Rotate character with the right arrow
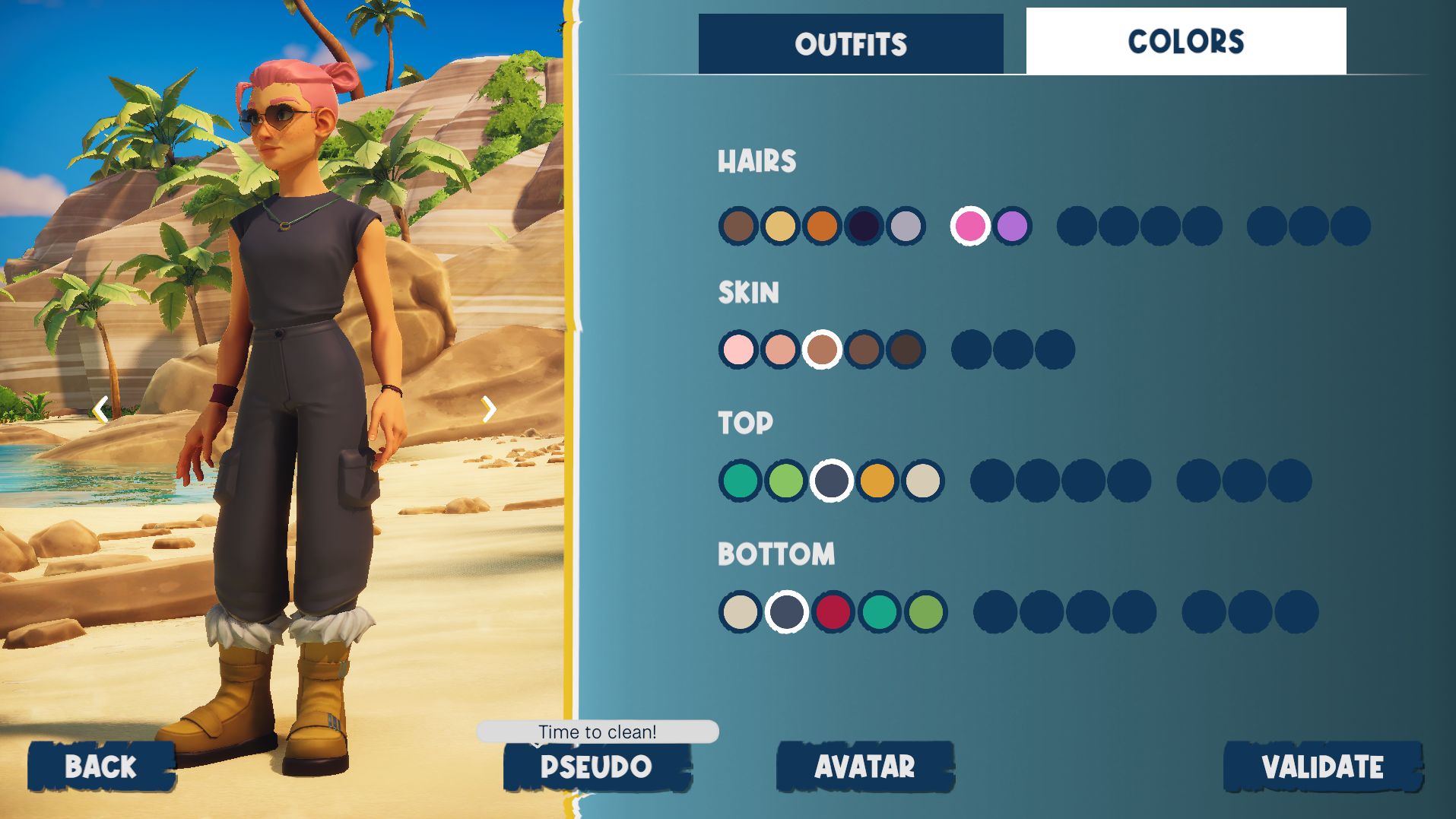 [489, 409]
